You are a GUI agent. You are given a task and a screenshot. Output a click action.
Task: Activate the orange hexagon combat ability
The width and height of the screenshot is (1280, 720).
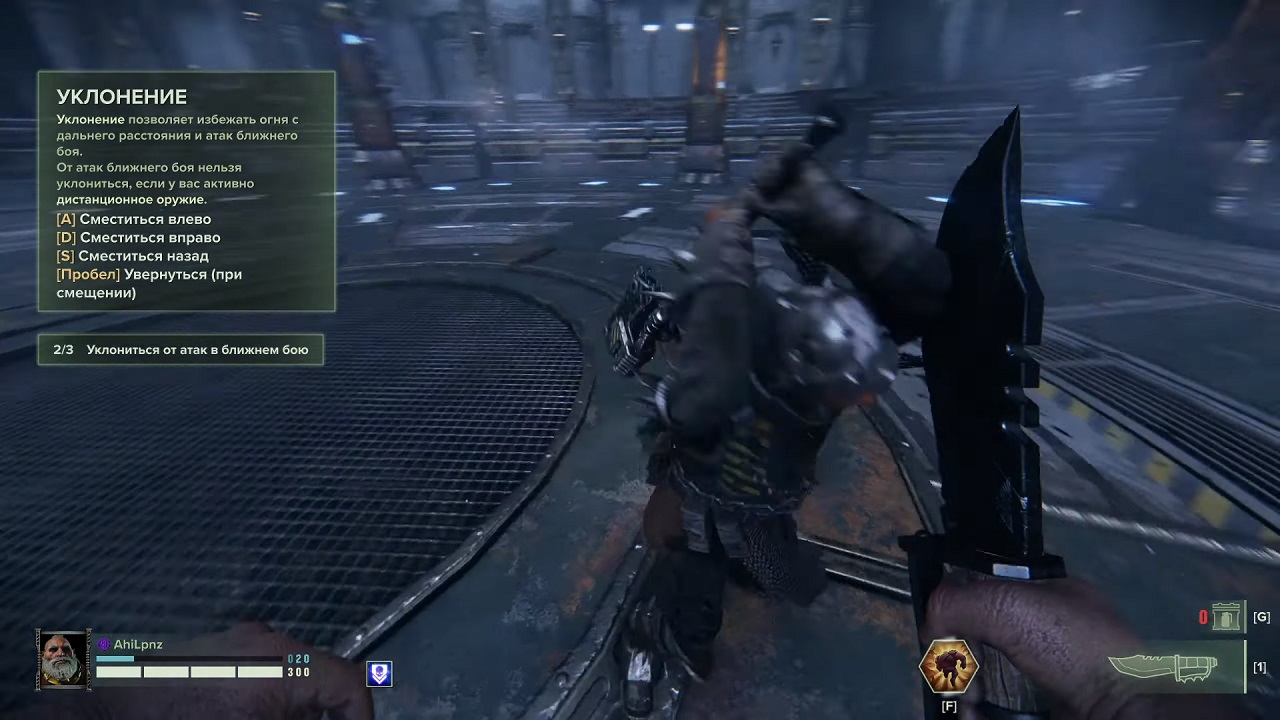click(x=949, y=666)
